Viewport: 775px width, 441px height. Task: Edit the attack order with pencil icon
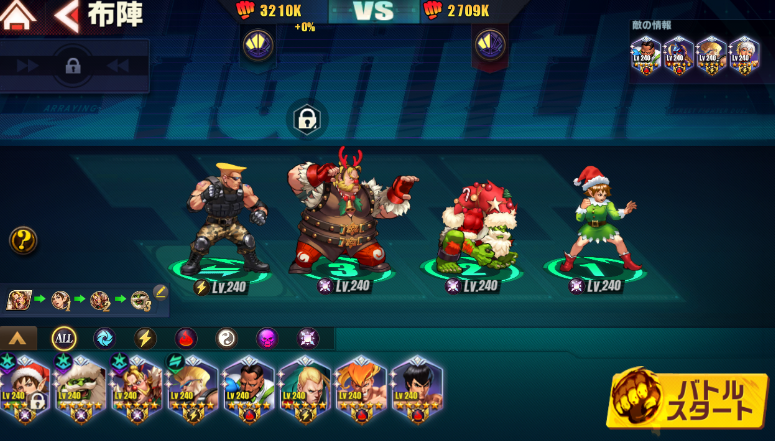(x=160, y=292)
